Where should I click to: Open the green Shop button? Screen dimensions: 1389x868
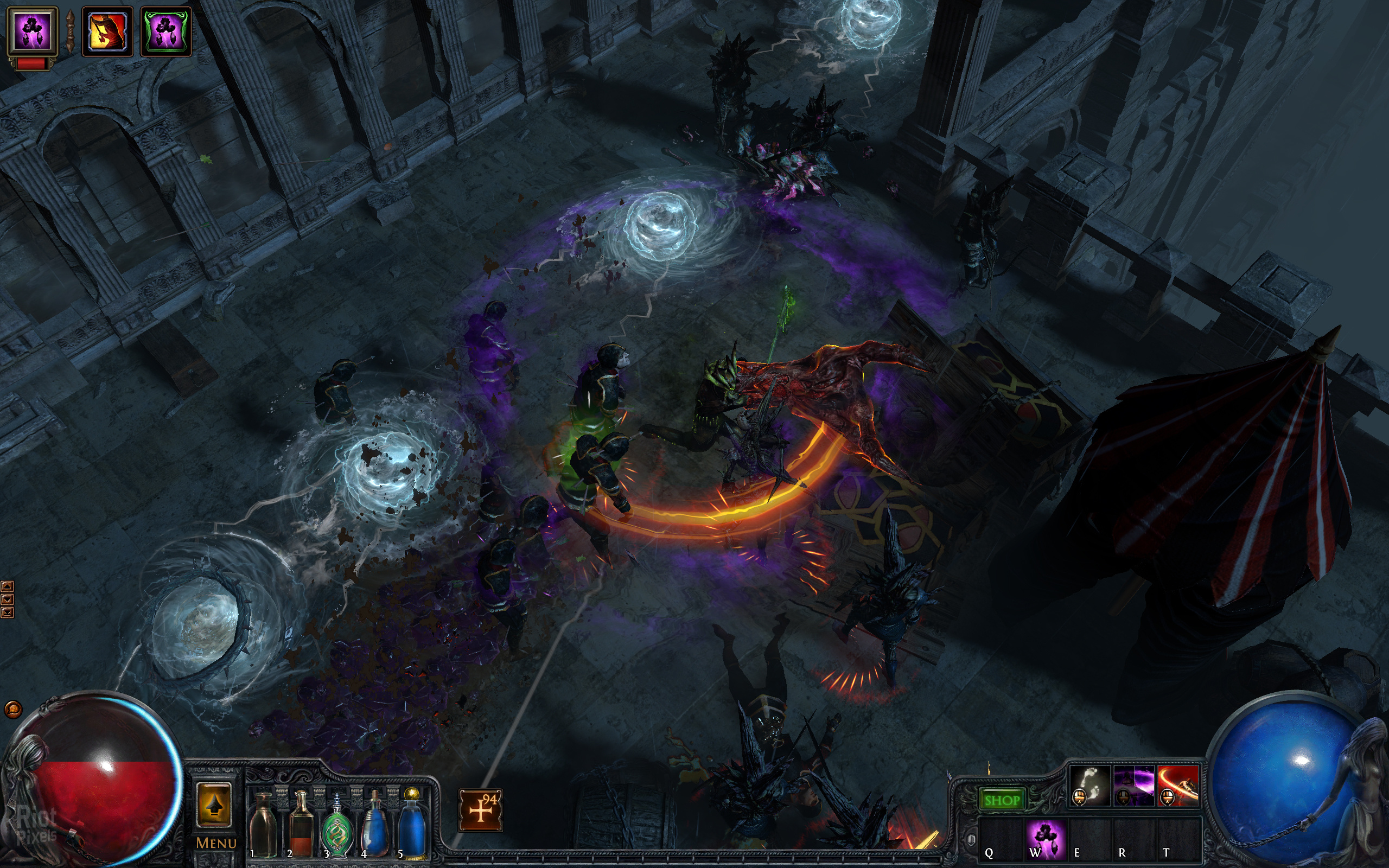point(1002,800)
